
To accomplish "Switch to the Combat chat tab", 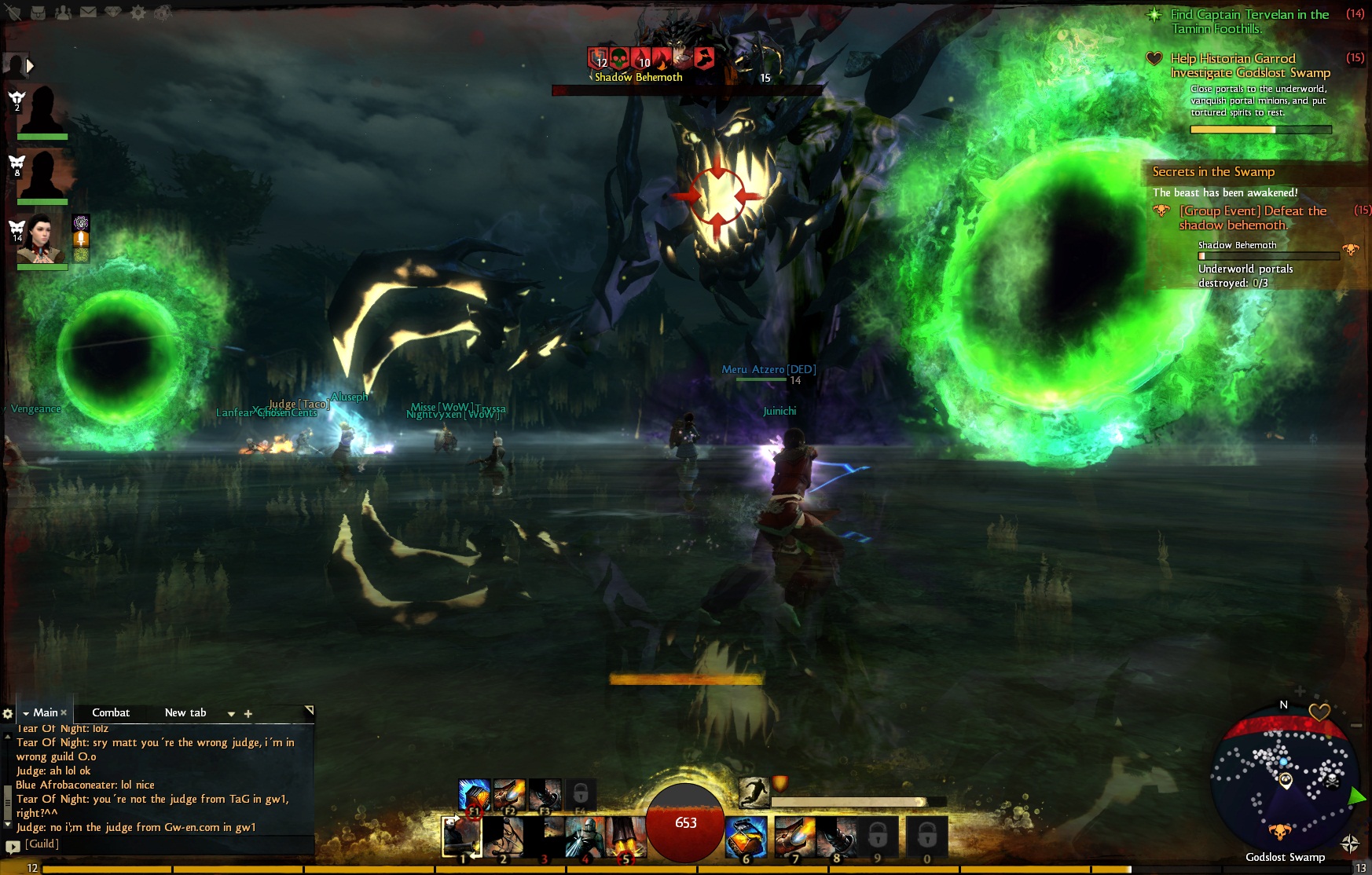I will tap(111, 712).
